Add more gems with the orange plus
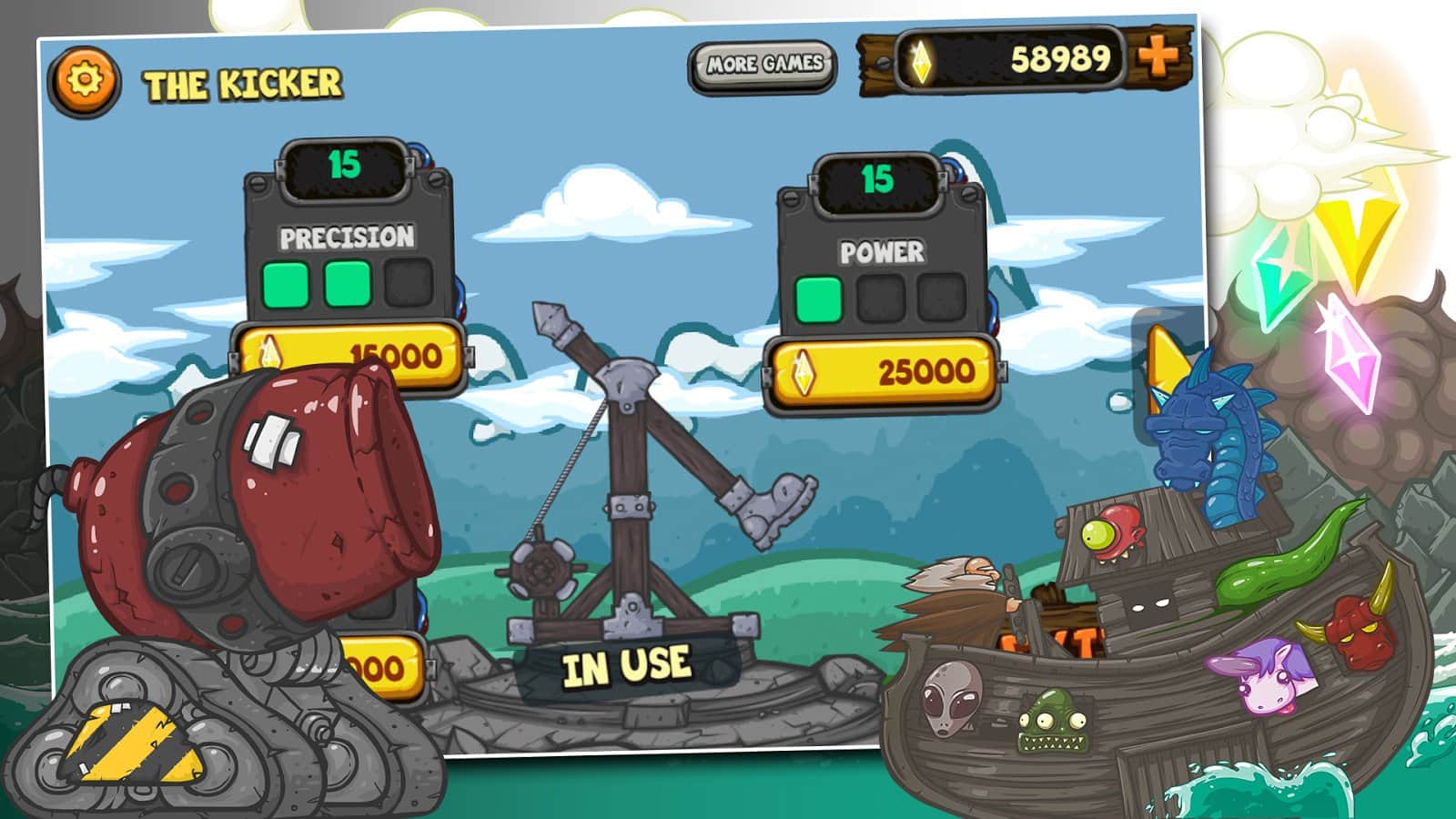Screen dimensions: 1456x819 (1158, 57)
